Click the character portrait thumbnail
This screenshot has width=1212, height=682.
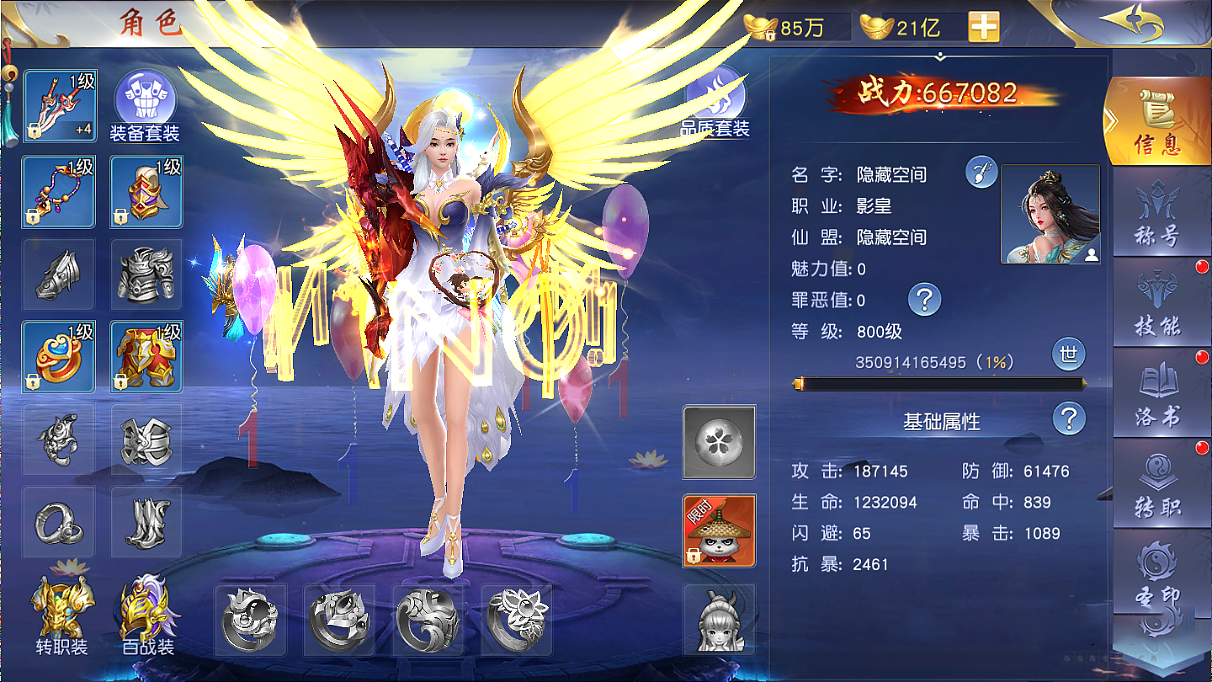pyautogui.click(x=1050, y=214)
